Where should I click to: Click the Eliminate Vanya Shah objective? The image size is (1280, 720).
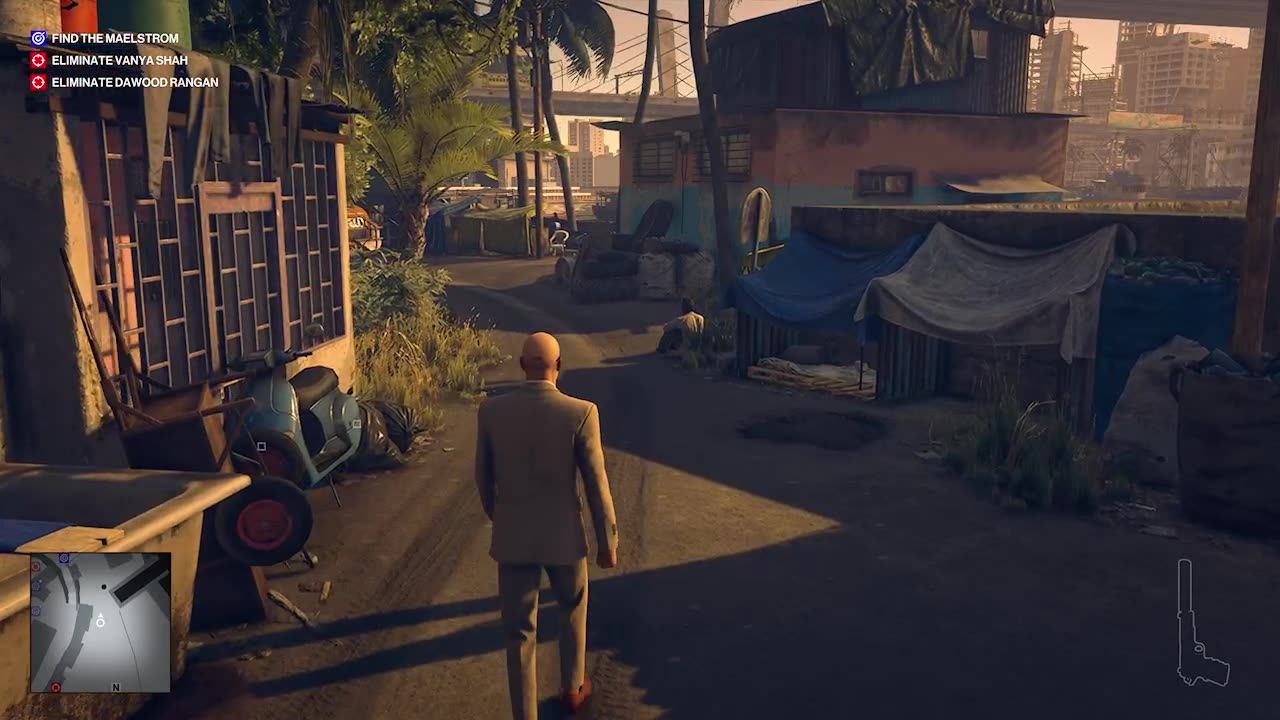tap(119, 60)
